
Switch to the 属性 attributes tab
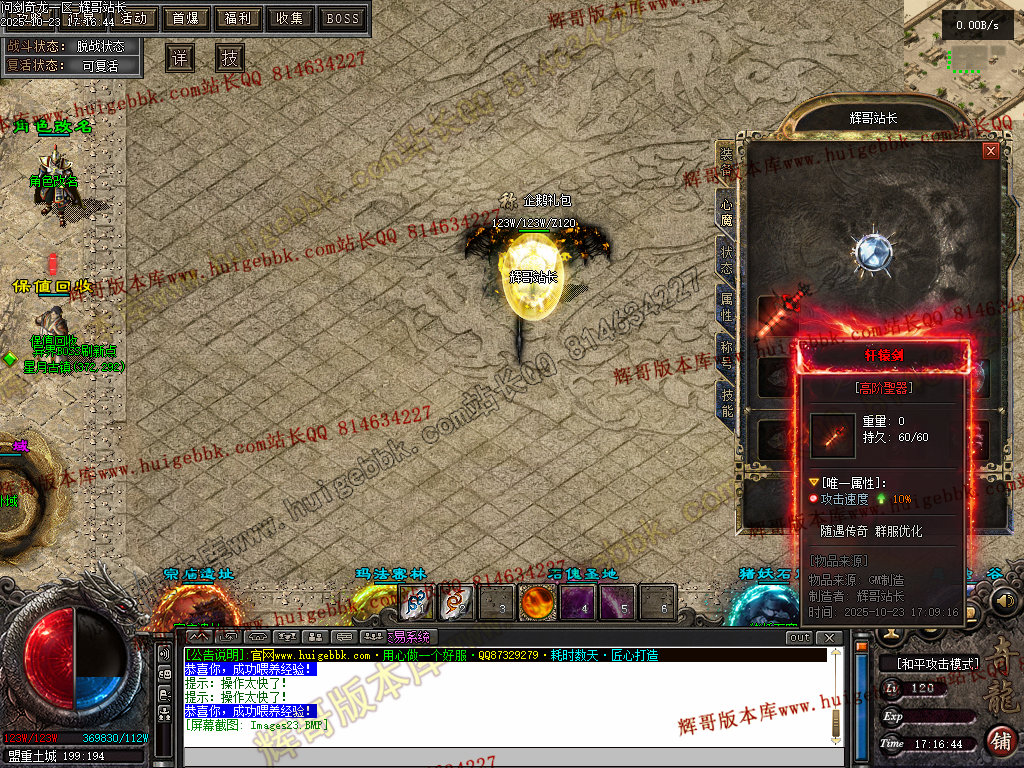pyautogui.click(x=726, y=307)
